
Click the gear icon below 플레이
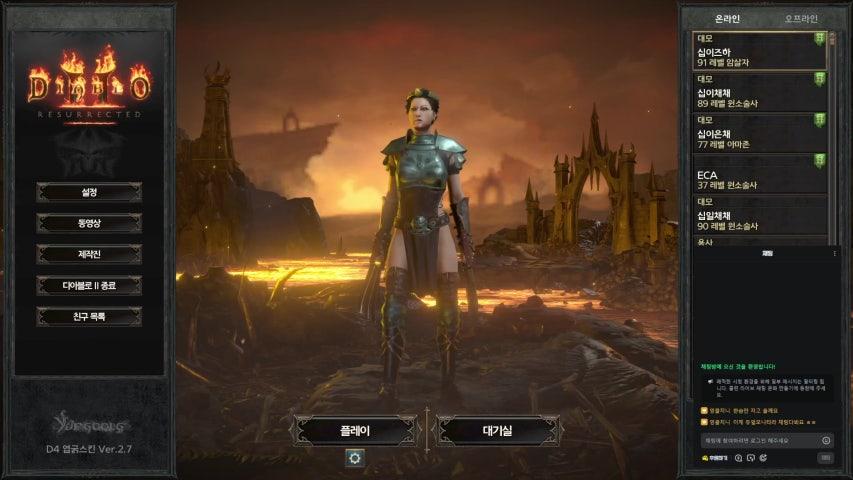354,458
